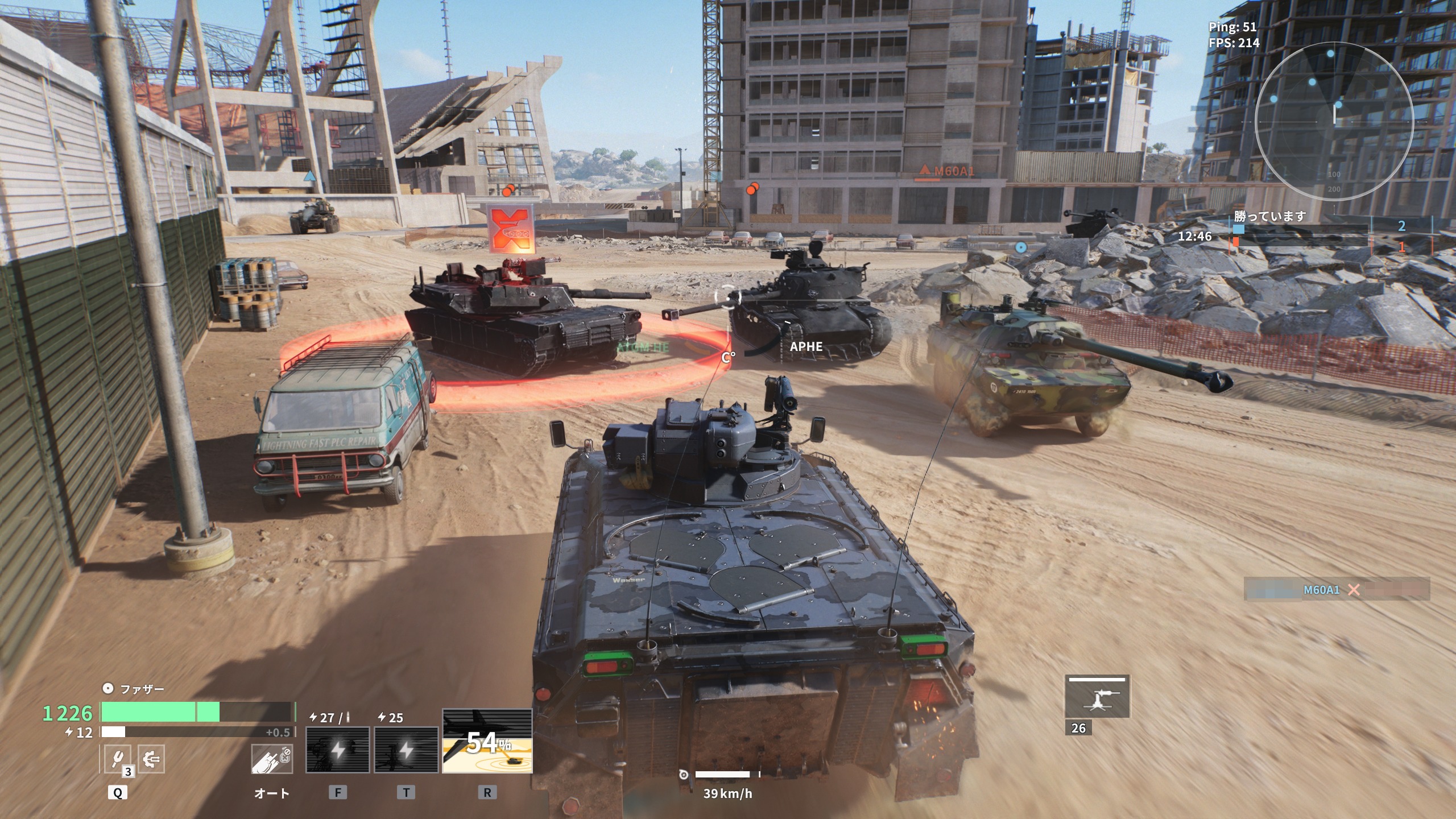Screen dimensions: 1456x819
Task: Click the M60A1 kill feed entry
Action: click(x=1336, y=590)
